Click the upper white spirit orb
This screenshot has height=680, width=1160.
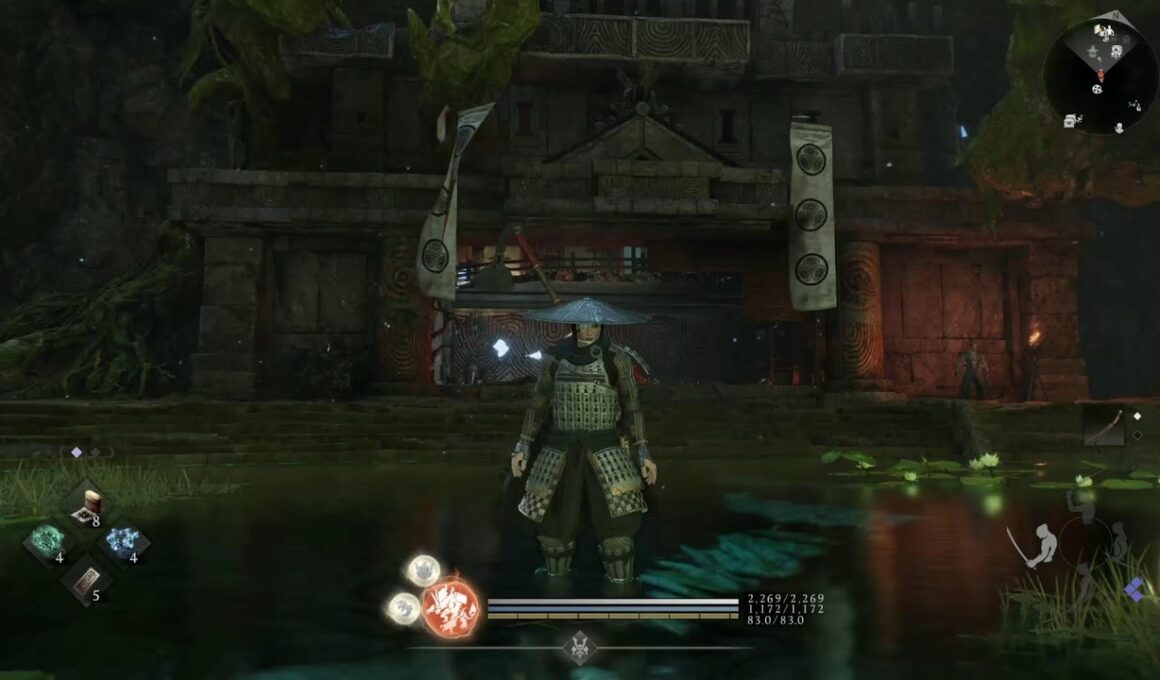[423, 571]
